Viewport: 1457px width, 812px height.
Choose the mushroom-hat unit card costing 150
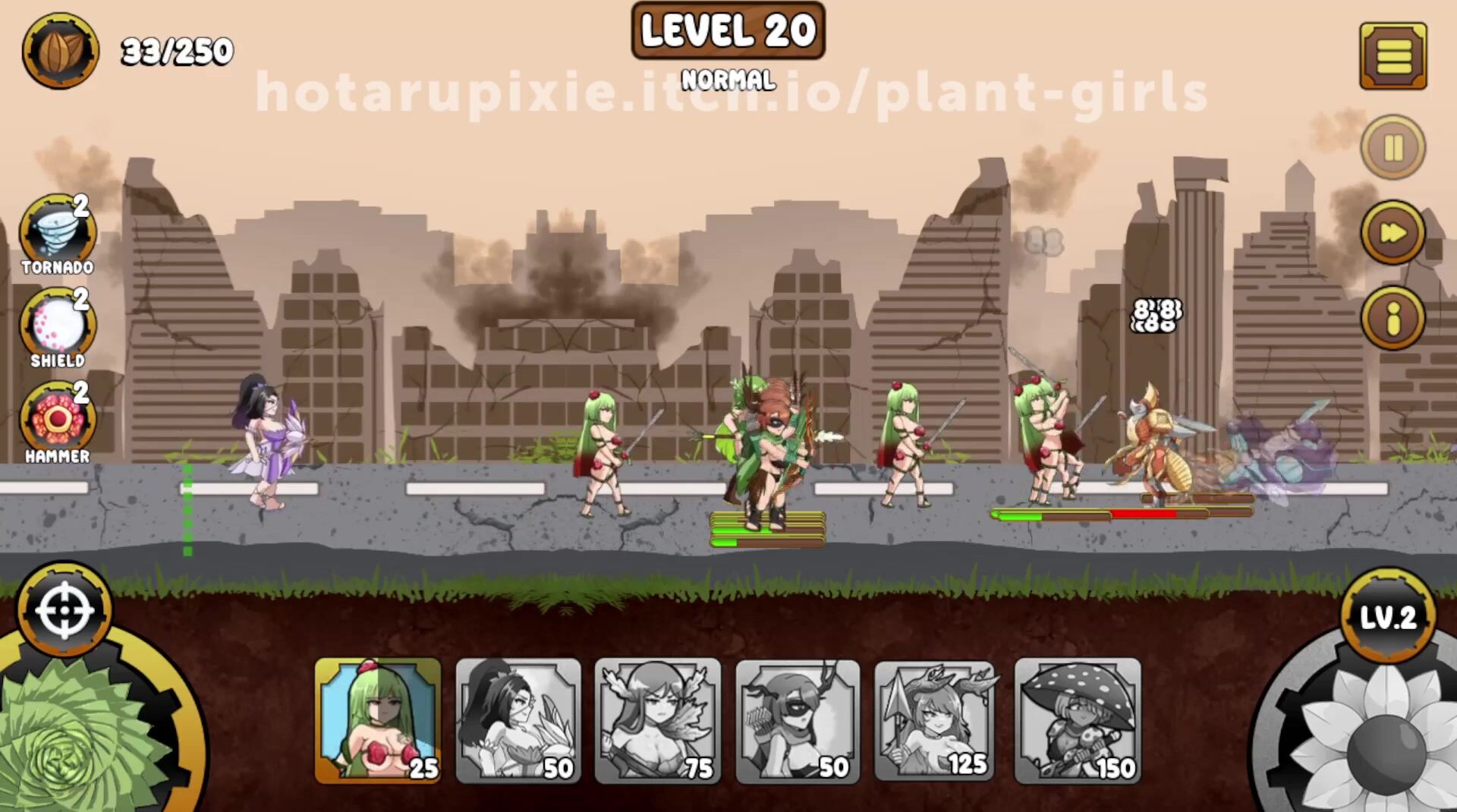click(x=1078, y=720)
